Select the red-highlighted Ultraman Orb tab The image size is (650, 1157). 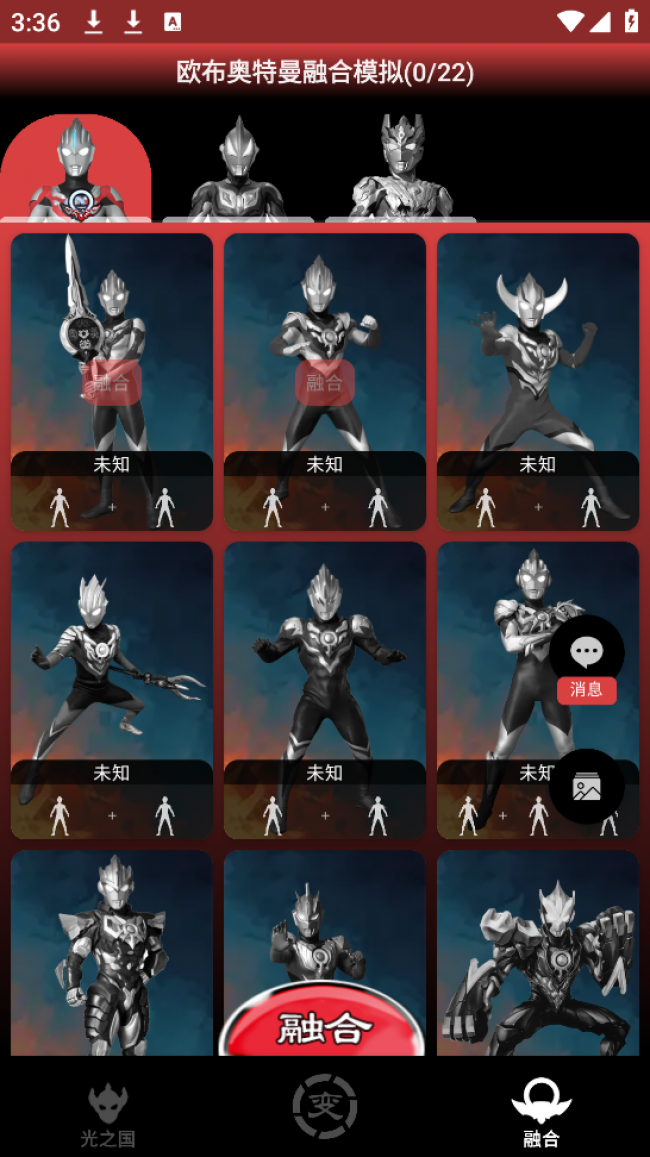[76, 168]
